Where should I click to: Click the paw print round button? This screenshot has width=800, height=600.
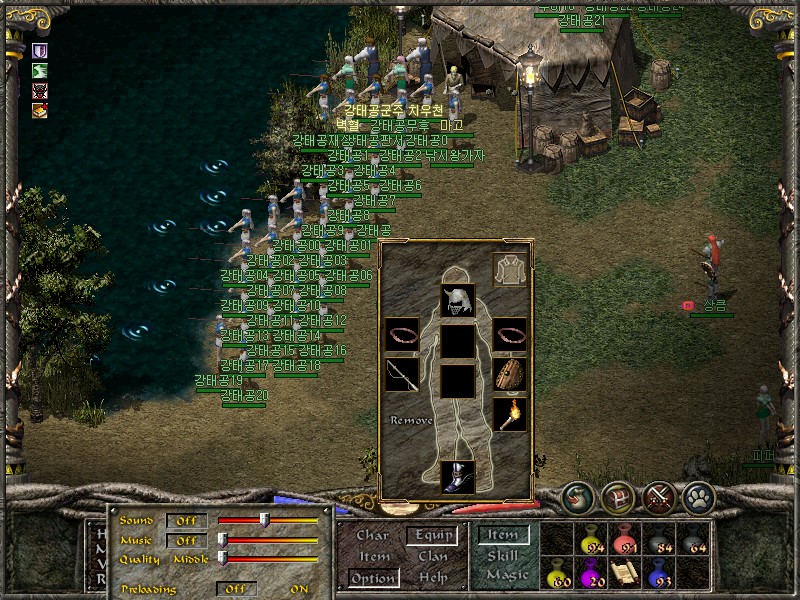[697, 497]
